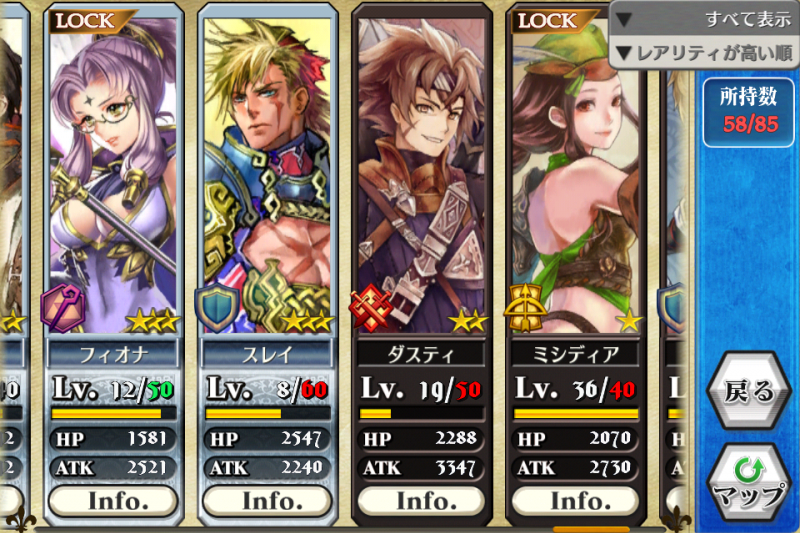Open Info. for ダスティ
The width and height of the screenshot is (800, 533).
click(421, 498)
